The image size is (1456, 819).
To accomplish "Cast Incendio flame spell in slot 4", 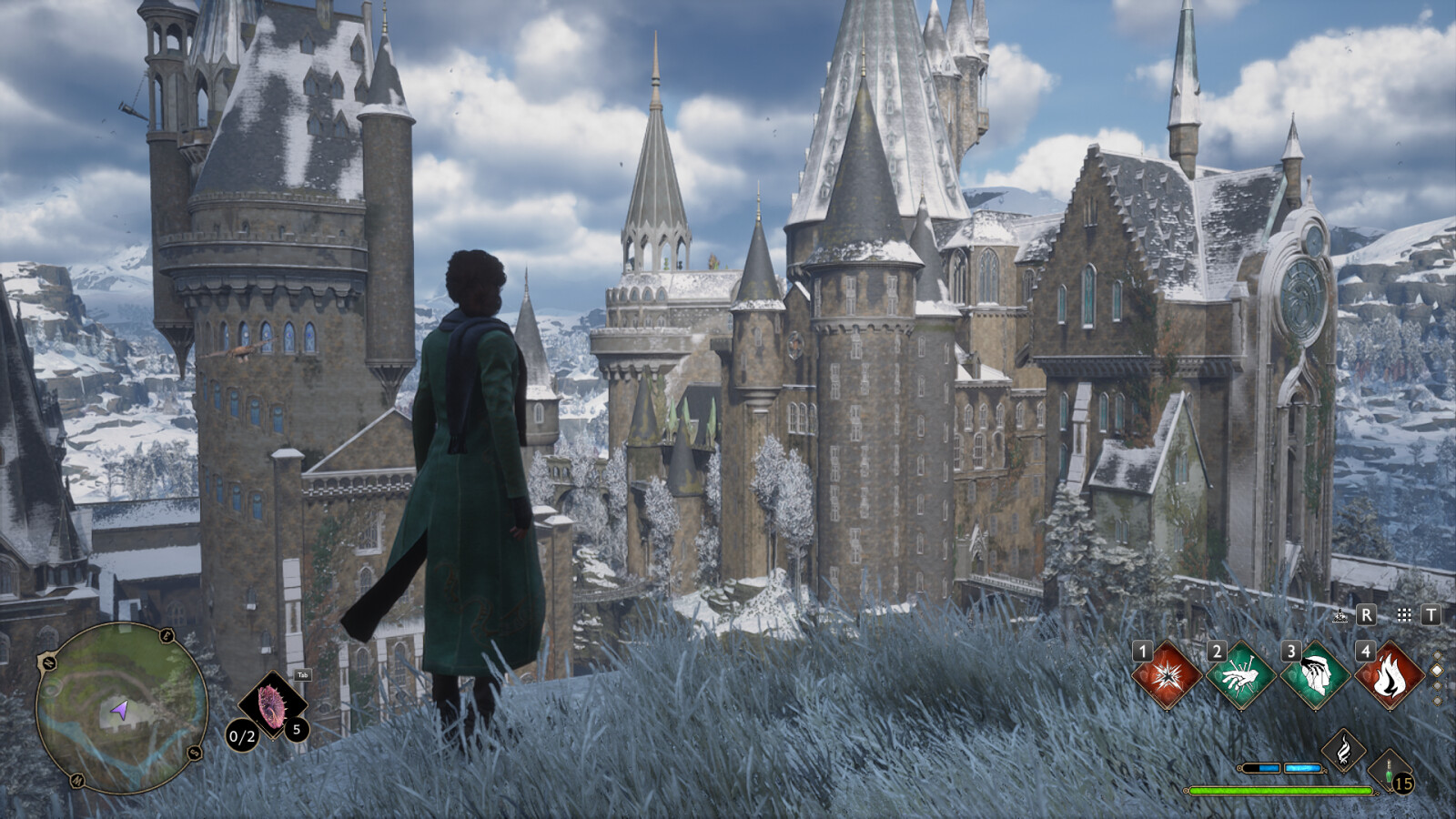I will 1388,676.
